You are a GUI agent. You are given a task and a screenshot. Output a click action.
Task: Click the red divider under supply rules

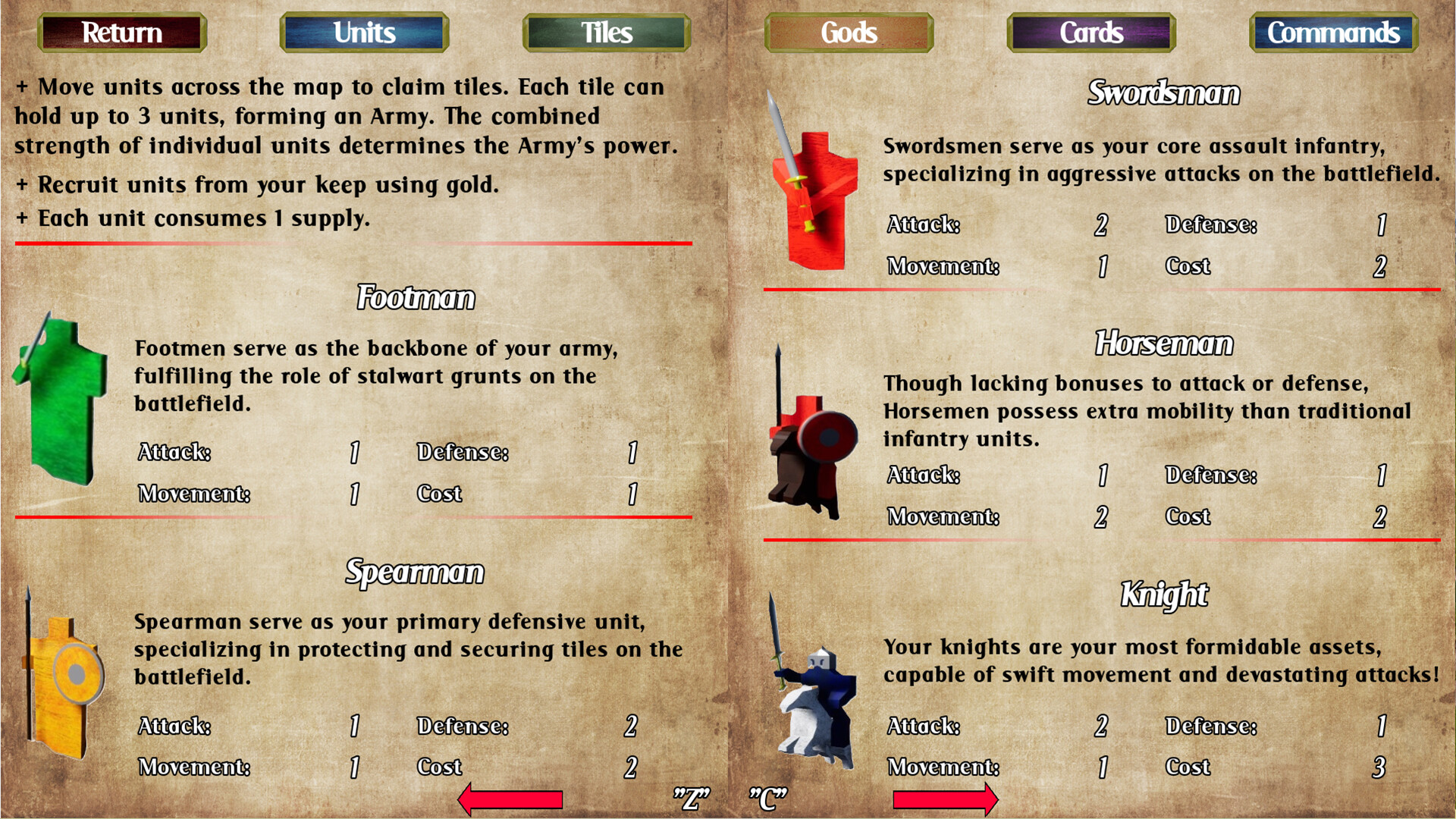353,243
